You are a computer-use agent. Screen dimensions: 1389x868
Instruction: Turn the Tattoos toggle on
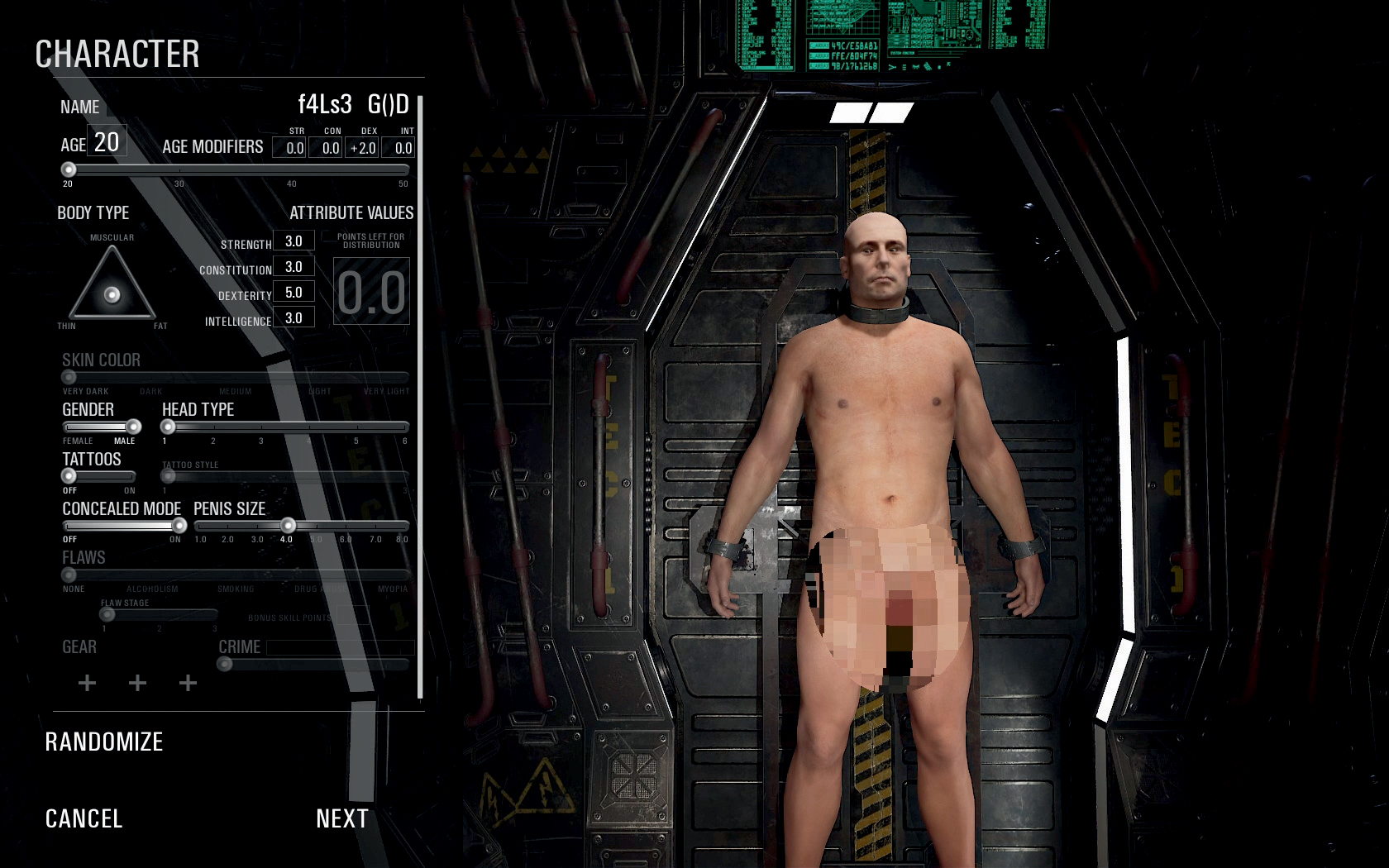129,476
